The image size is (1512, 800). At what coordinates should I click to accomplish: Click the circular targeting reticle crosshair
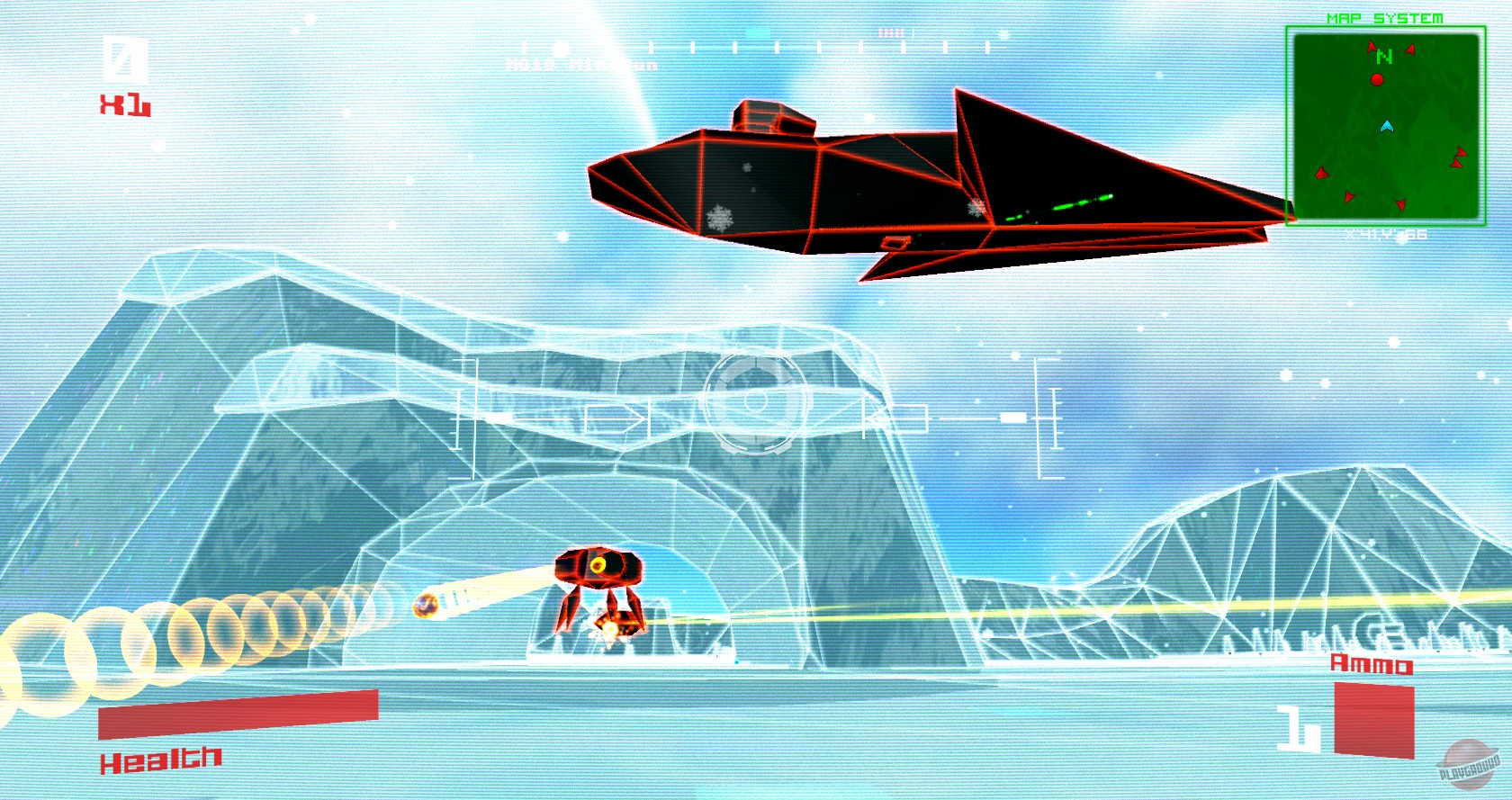pyautogui.click(x=756, y=403)
